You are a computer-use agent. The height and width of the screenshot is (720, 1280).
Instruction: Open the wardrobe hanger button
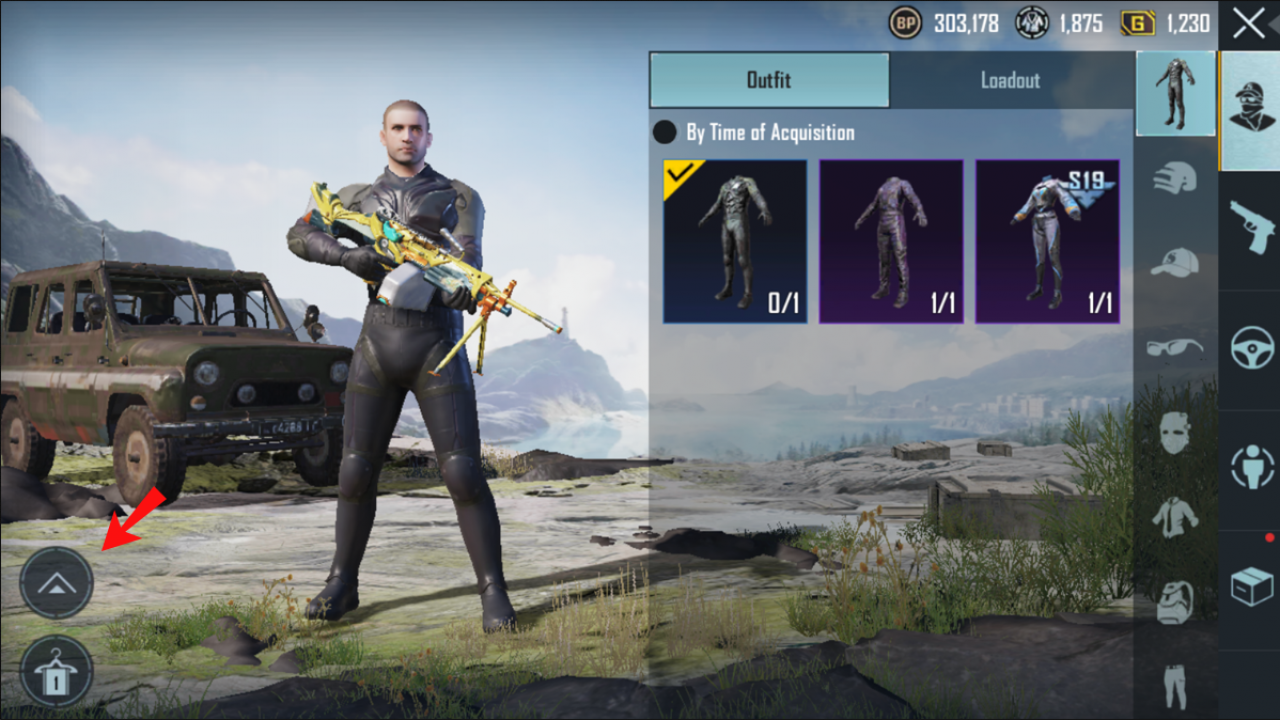(57, 672)
